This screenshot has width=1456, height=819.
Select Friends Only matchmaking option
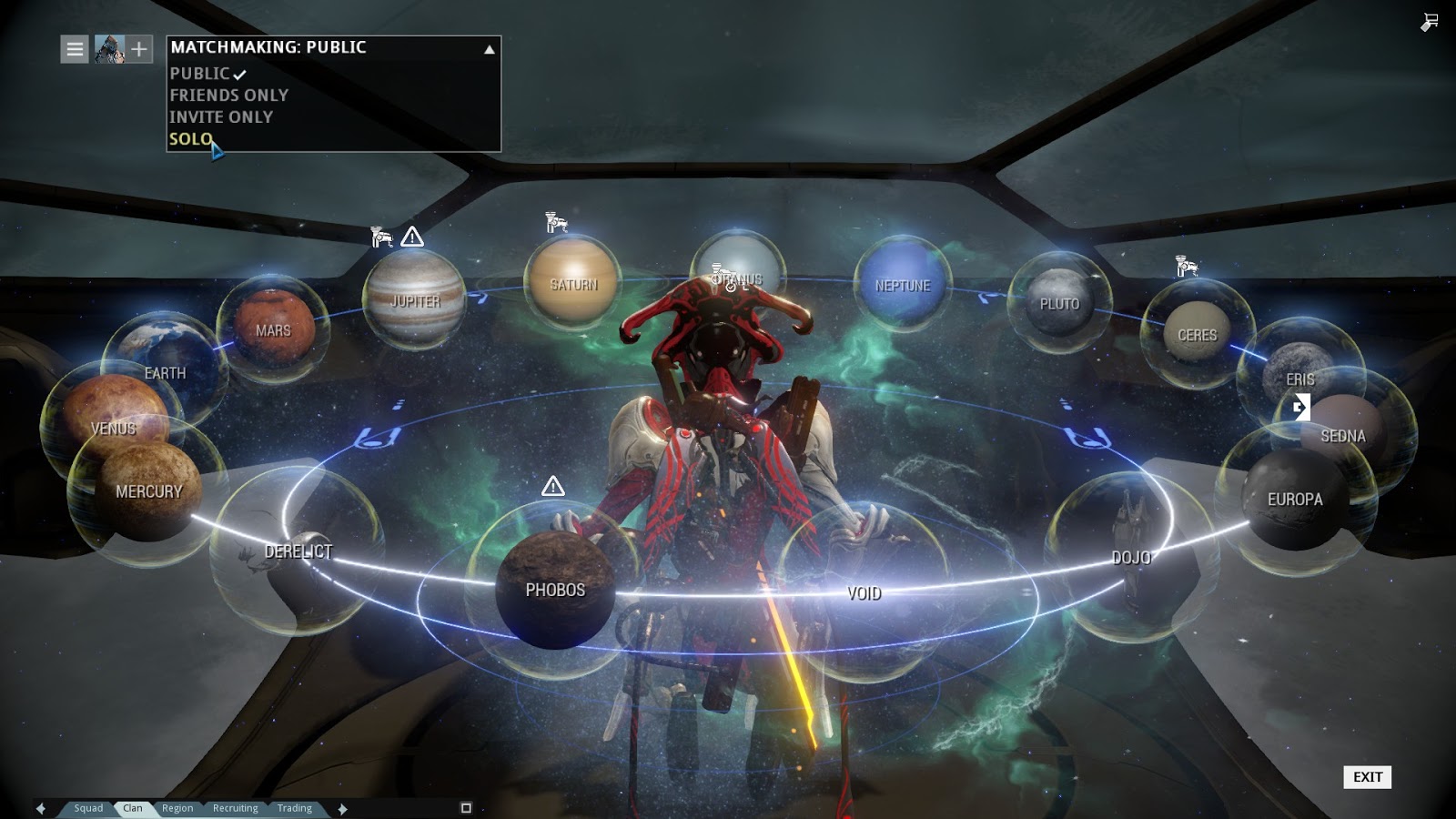click(x=228, y=96)
